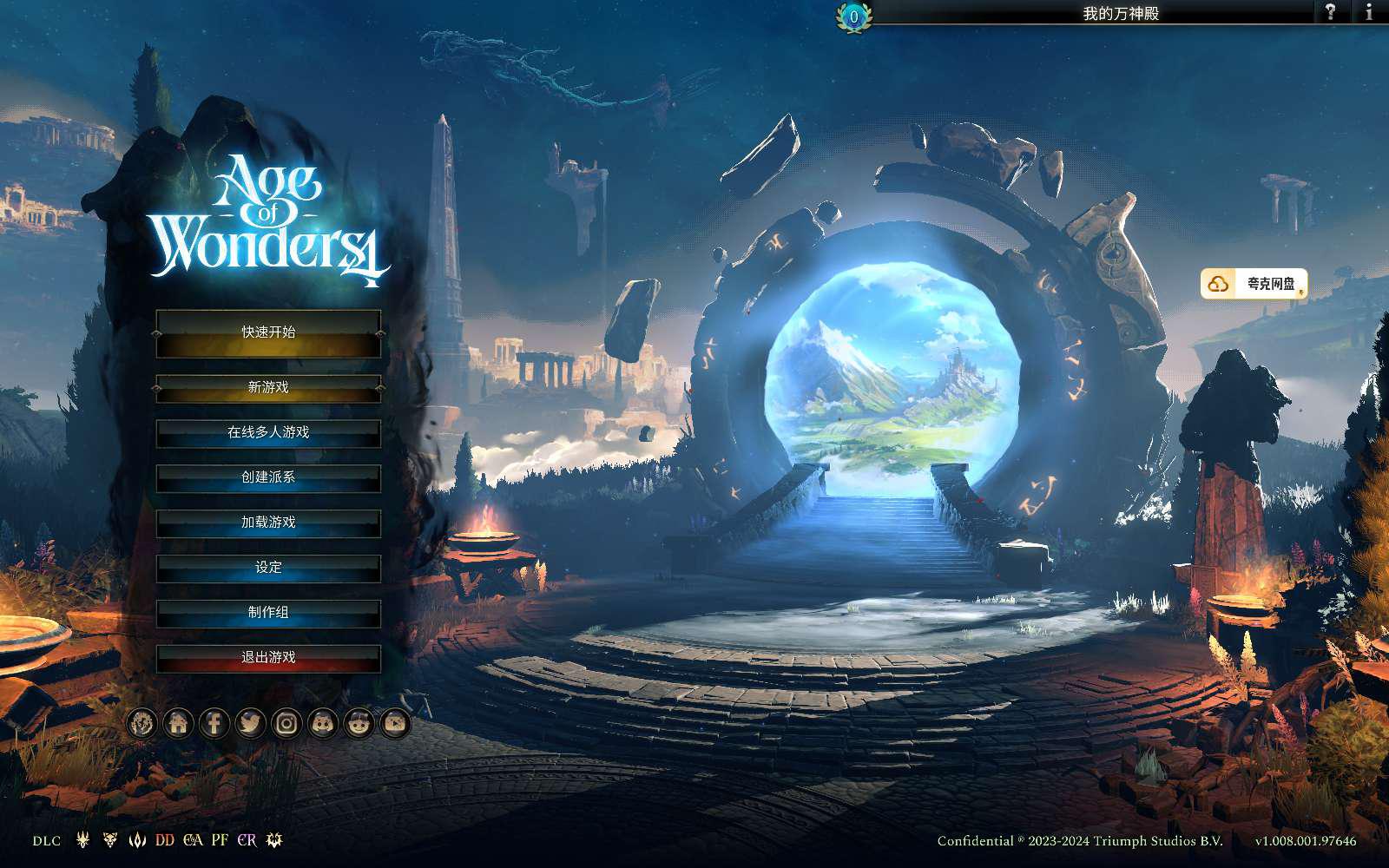The width and height of the screenshot is (1389, 868).
Task: Select the DD DLC icon
Action: [x=165, y=840]
